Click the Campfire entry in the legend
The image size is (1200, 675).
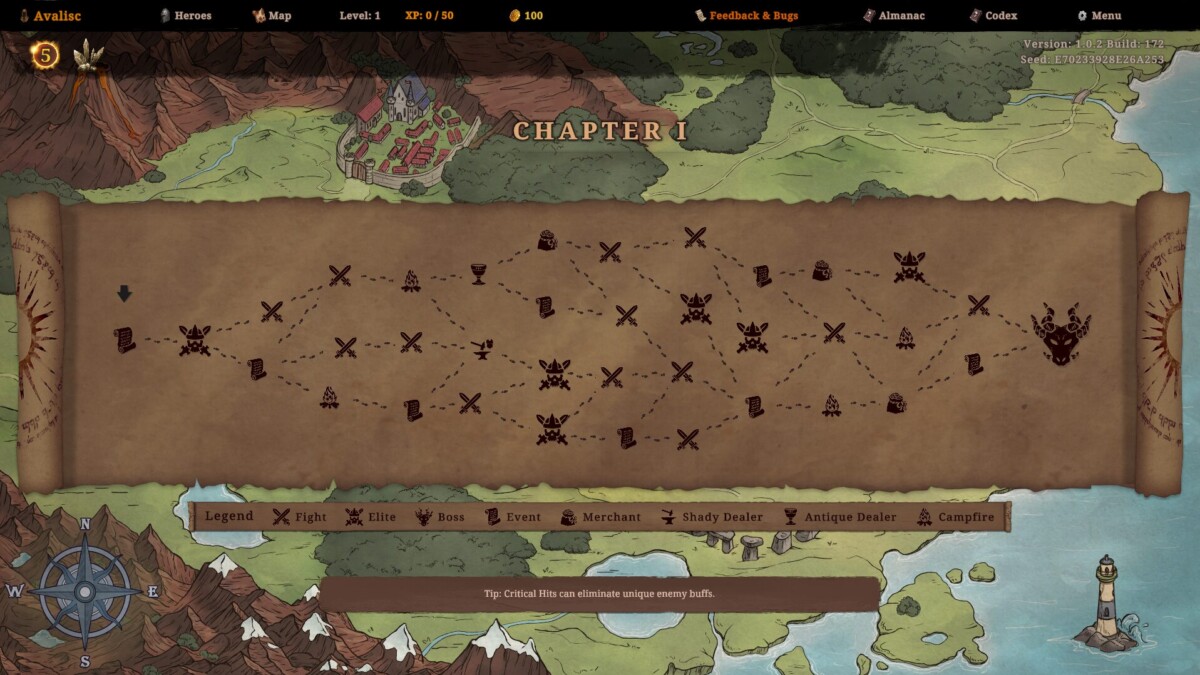pos(955,517)
